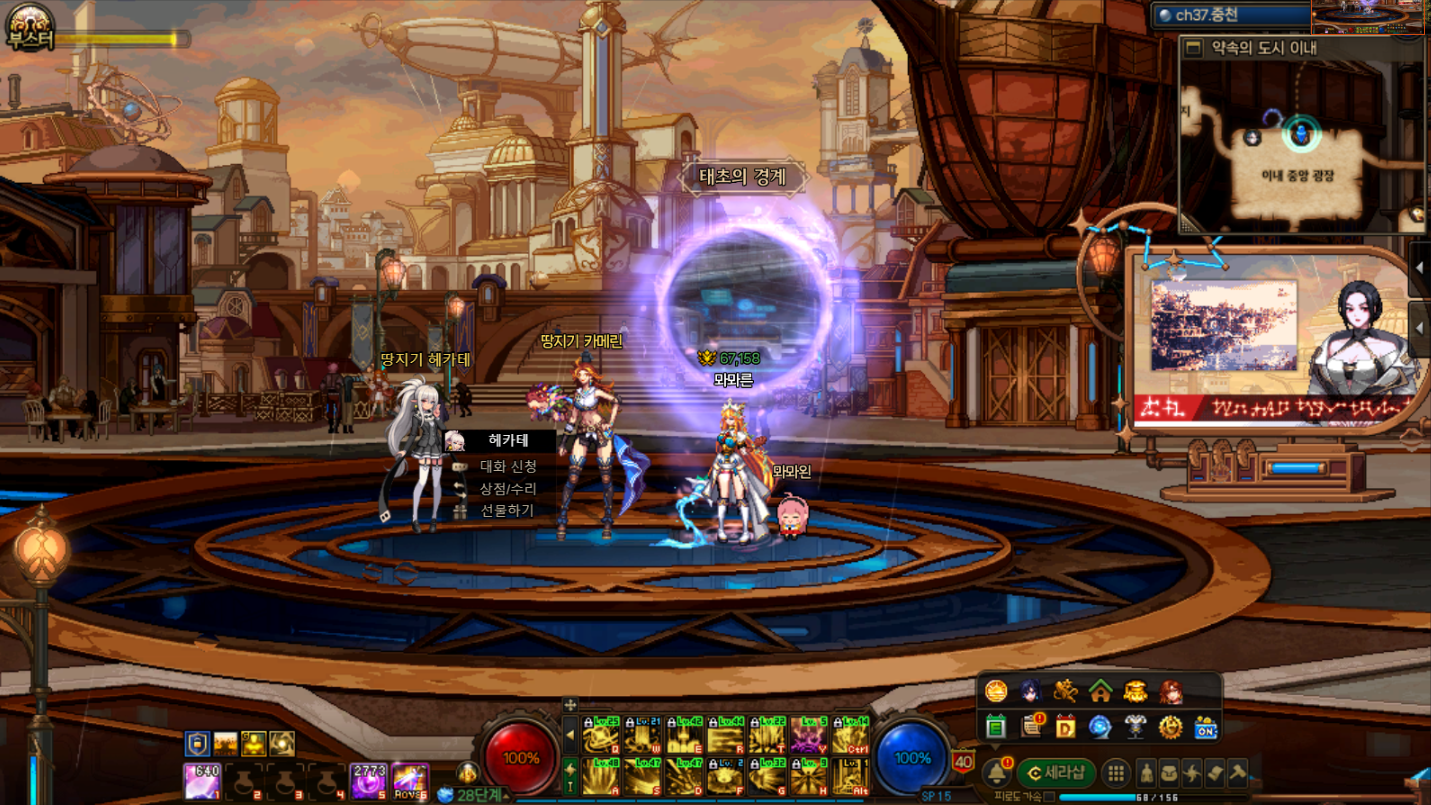Image resolution: width=1431 pixels, height=805 pixels.
Task: Toggle the blue ON icon
Action: pos(1206,727)
